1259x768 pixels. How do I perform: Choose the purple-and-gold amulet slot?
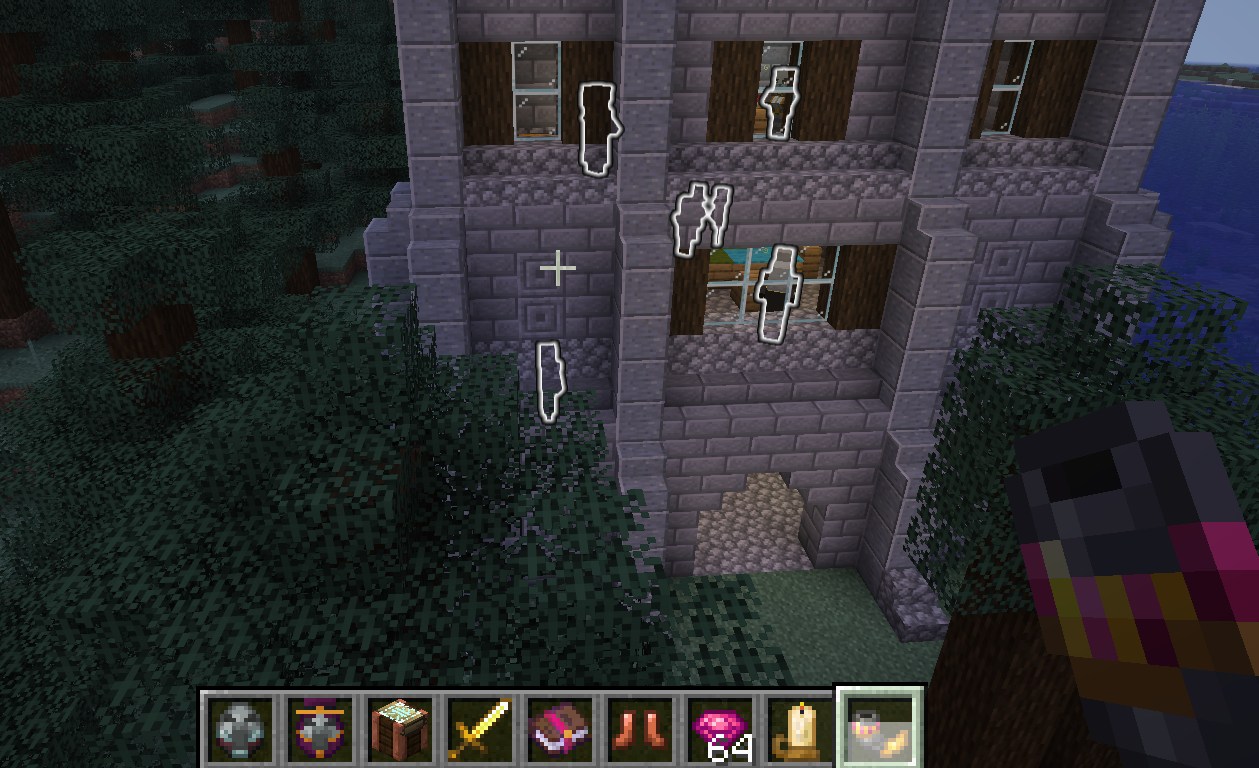(321, 728)
